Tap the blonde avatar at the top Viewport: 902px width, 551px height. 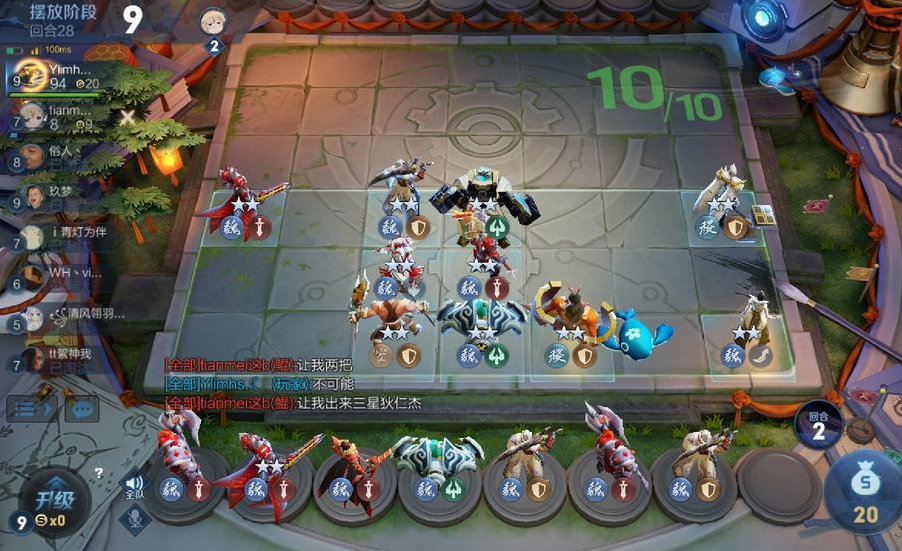213,22
